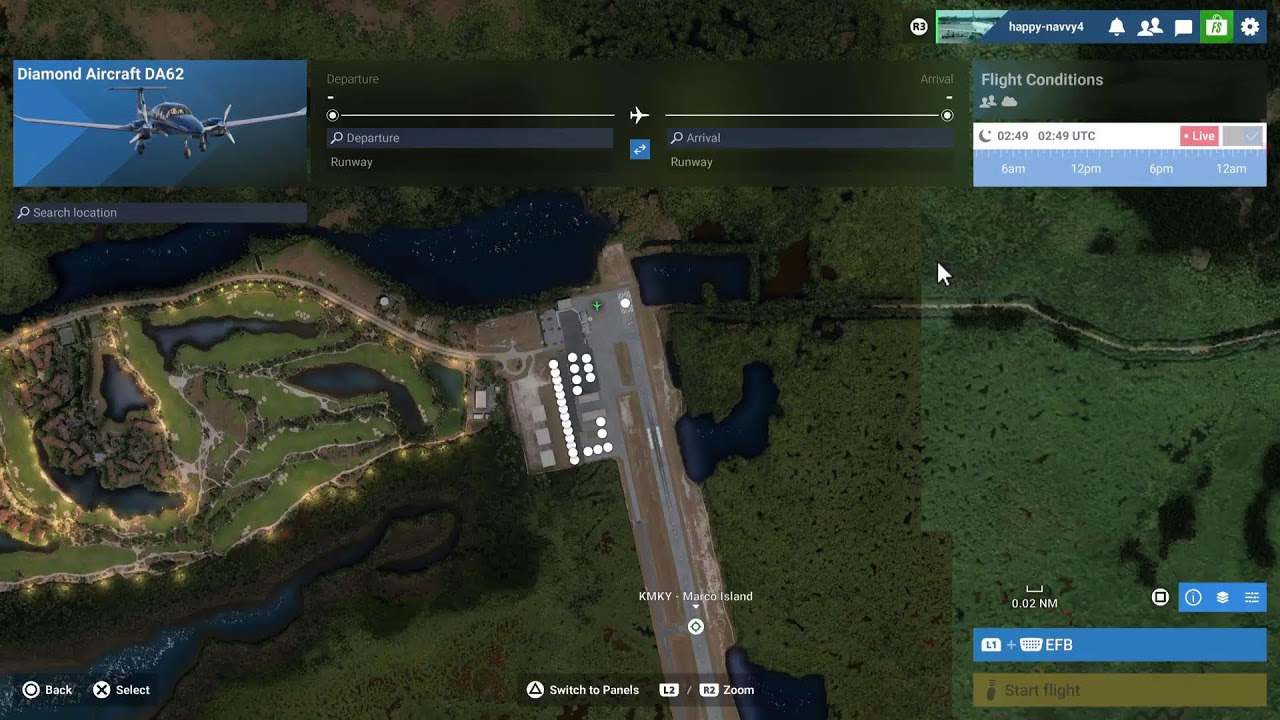Start the flight
This screenshot has height=720, width=1280.
pos(1119,690)
